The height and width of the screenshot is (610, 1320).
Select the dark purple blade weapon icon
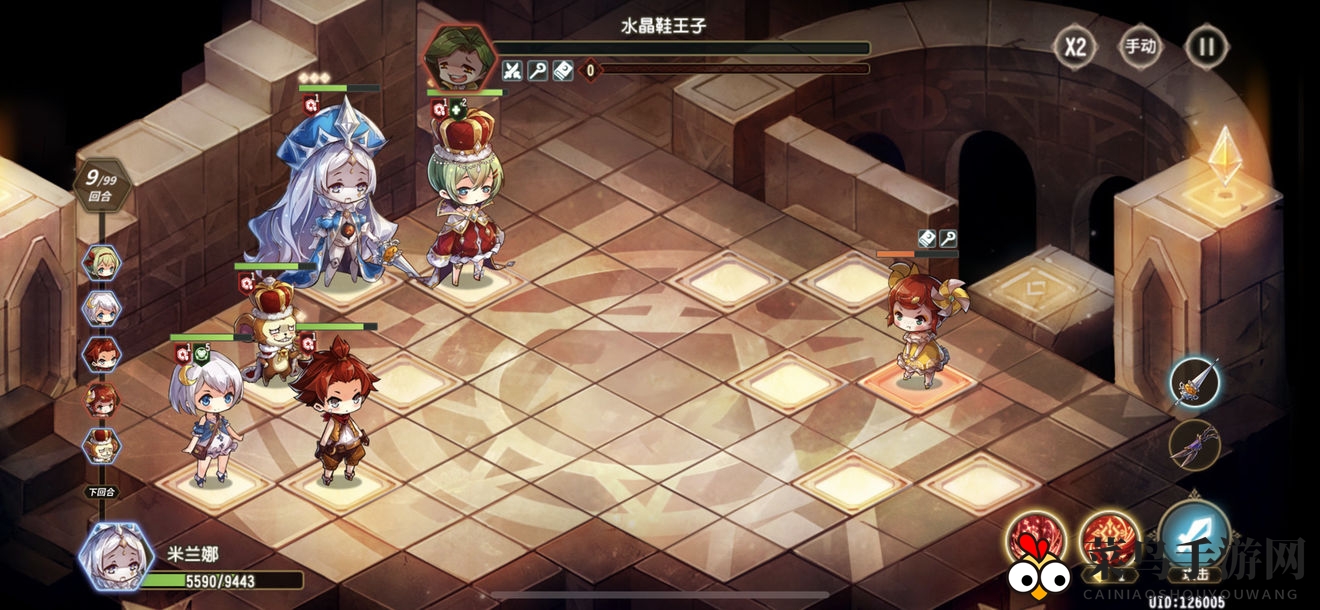(1195, 443)
